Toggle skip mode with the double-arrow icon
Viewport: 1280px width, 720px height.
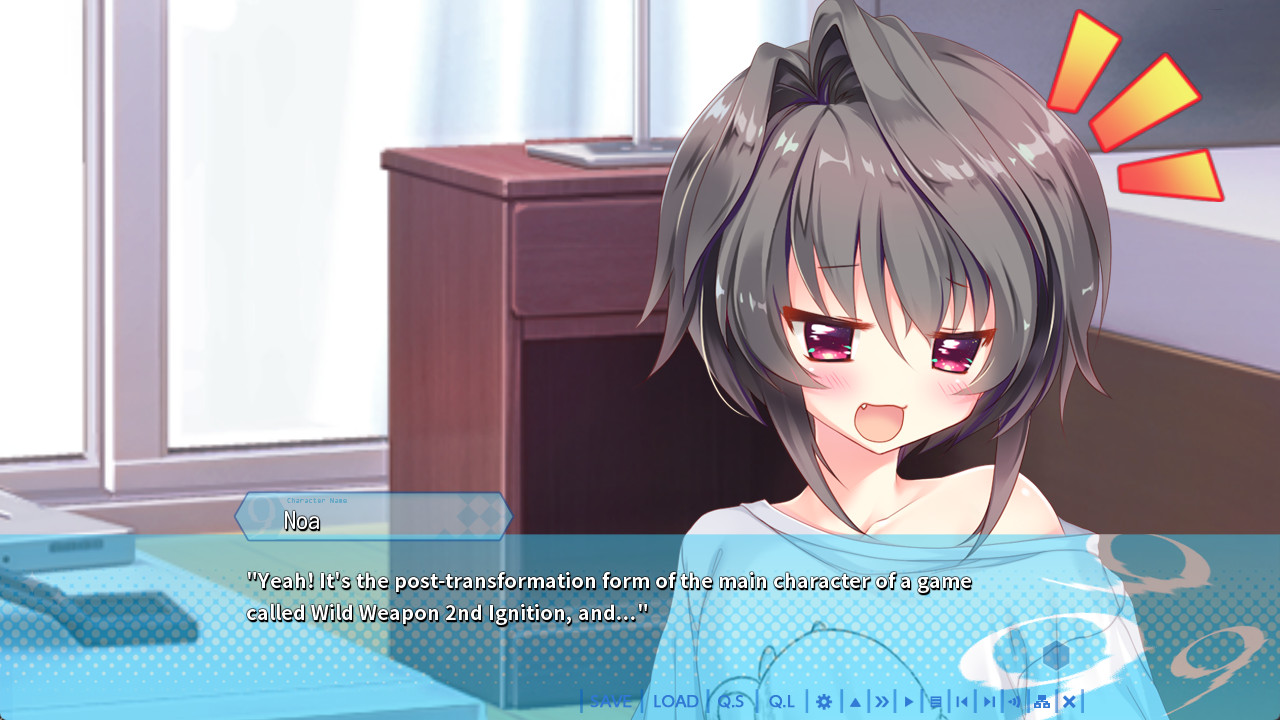click(883, 701)
